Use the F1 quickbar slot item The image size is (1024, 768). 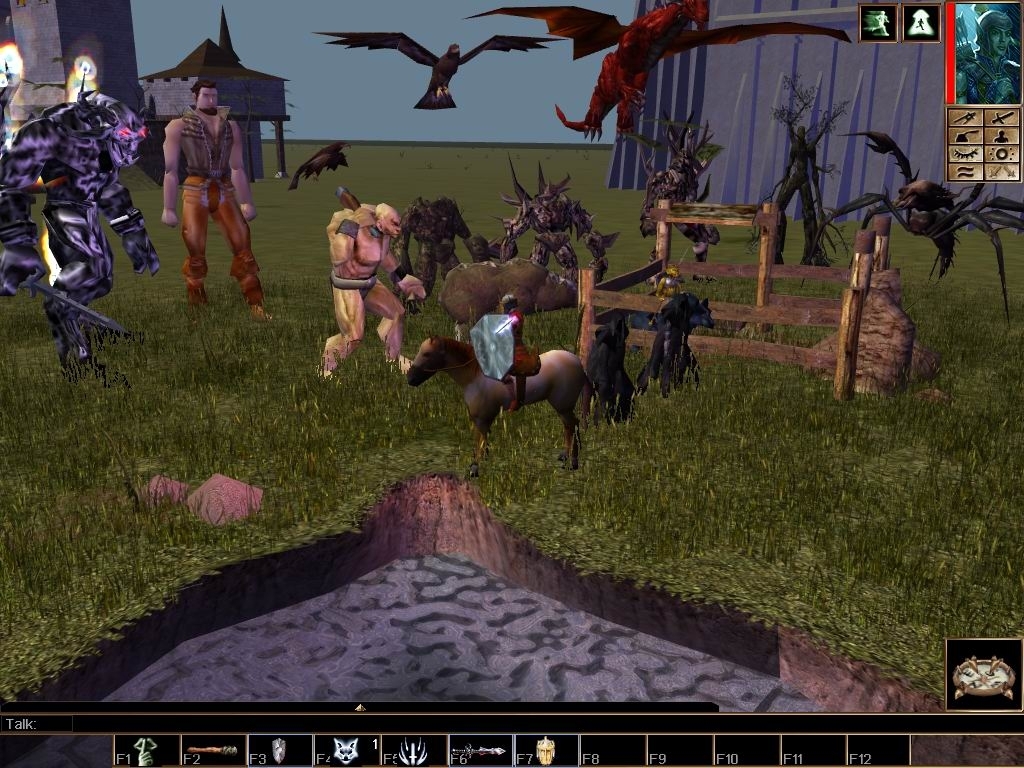pos(146,751)
